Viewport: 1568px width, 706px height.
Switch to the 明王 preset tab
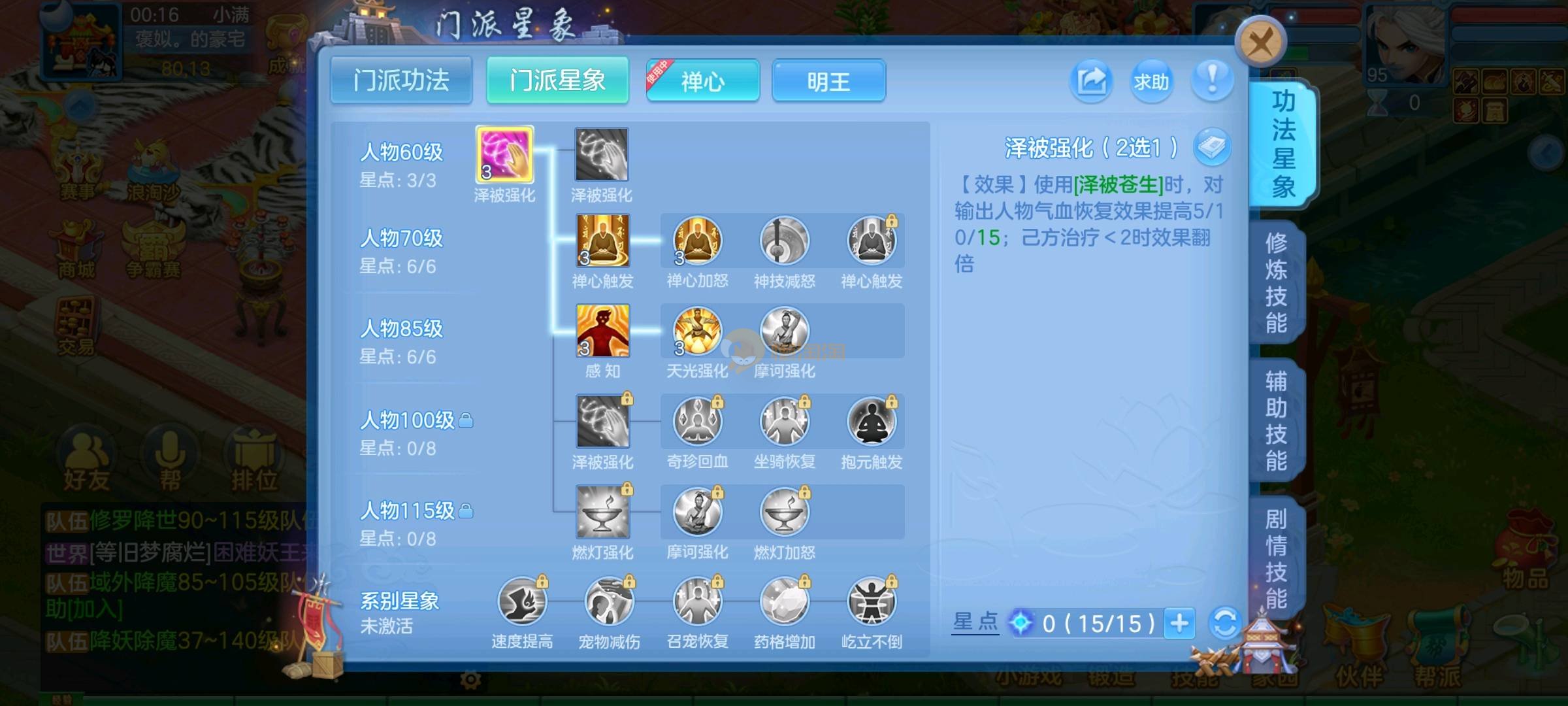coord(828,81)
